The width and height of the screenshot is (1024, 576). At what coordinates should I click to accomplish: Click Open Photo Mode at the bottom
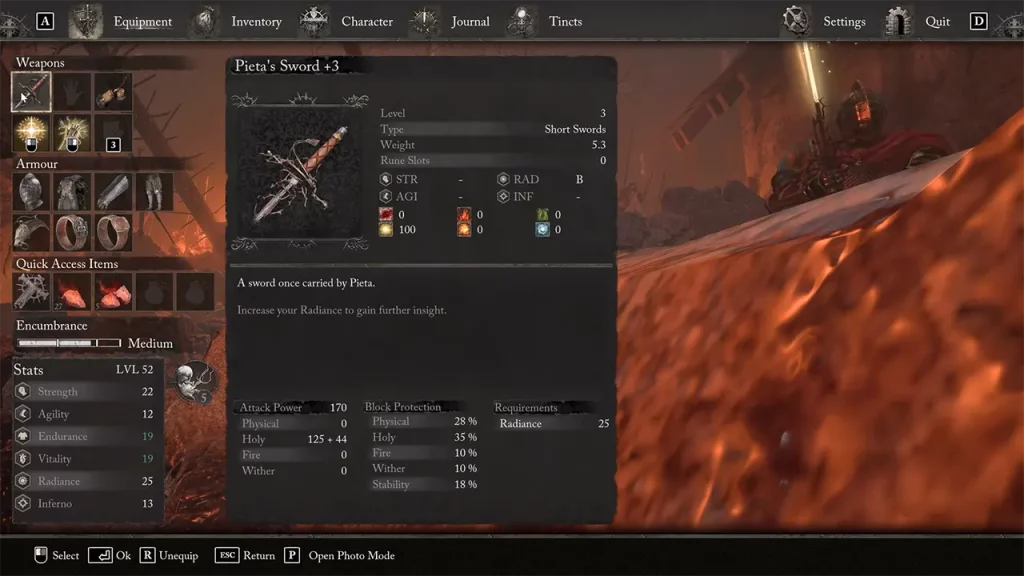tap(351, 556)
